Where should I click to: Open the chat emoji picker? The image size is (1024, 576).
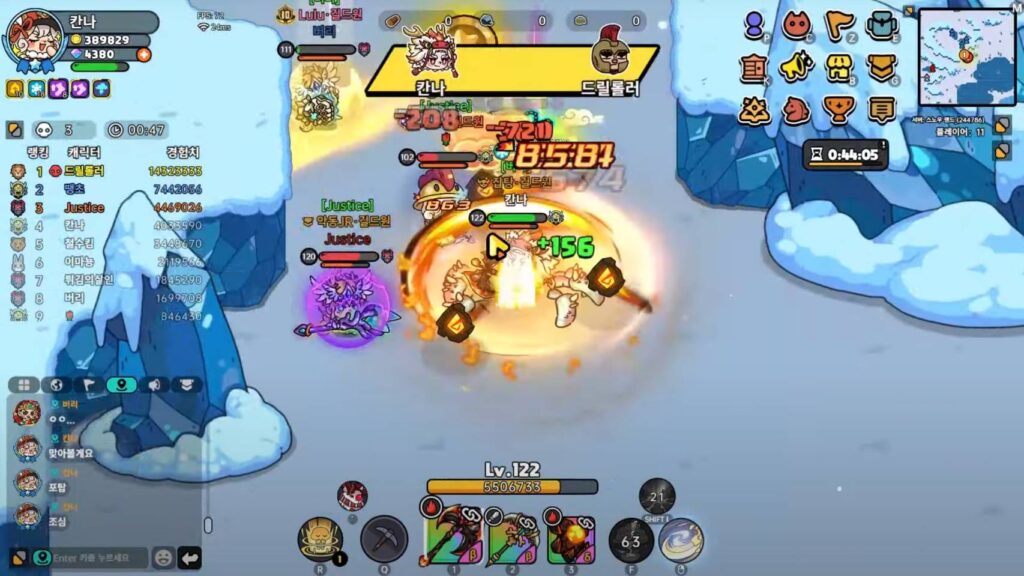click(162, 558)
